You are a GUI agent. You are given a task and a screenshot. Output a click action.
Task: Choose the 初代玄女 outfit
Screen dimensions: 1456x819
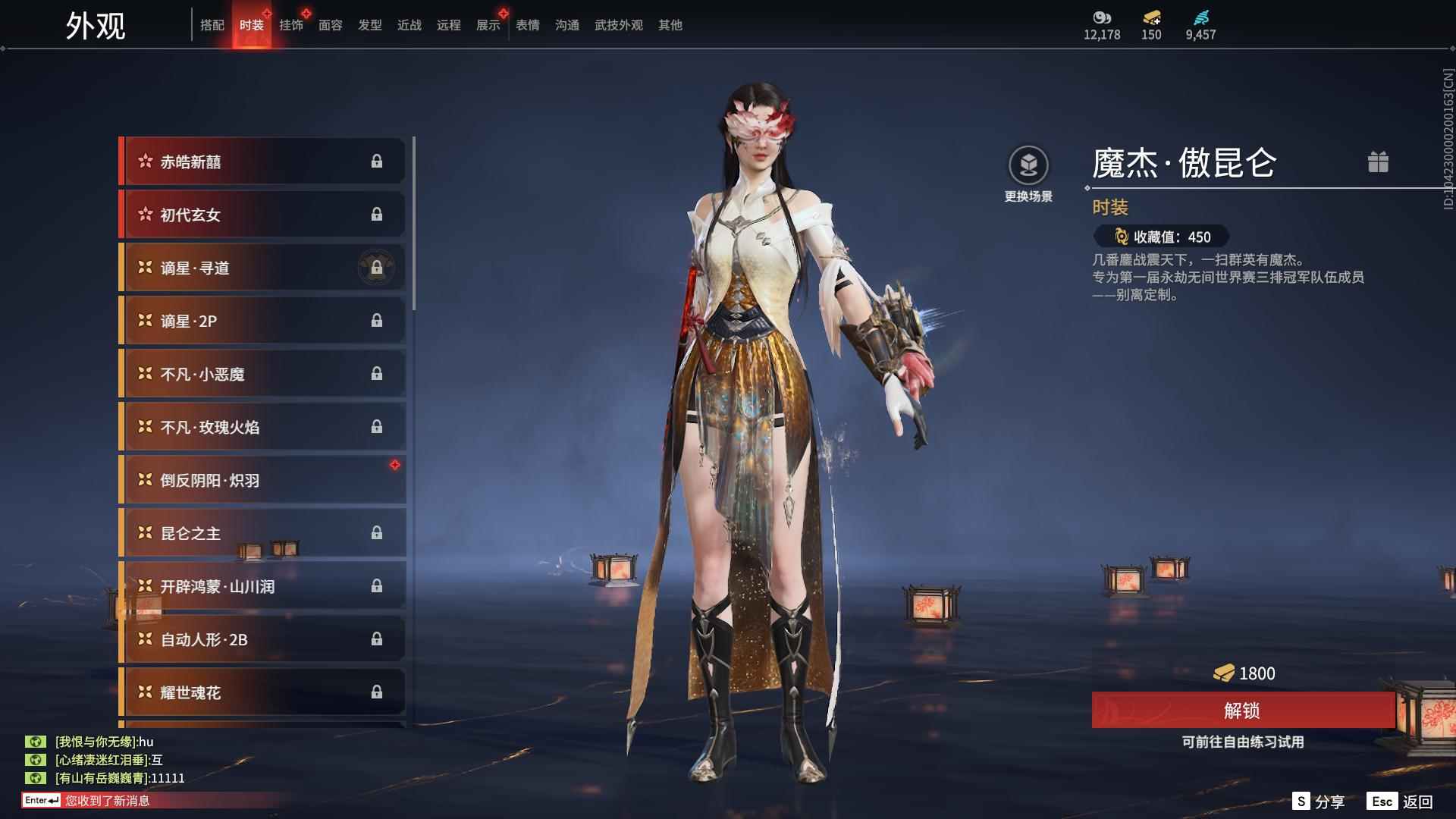[262, 215]
